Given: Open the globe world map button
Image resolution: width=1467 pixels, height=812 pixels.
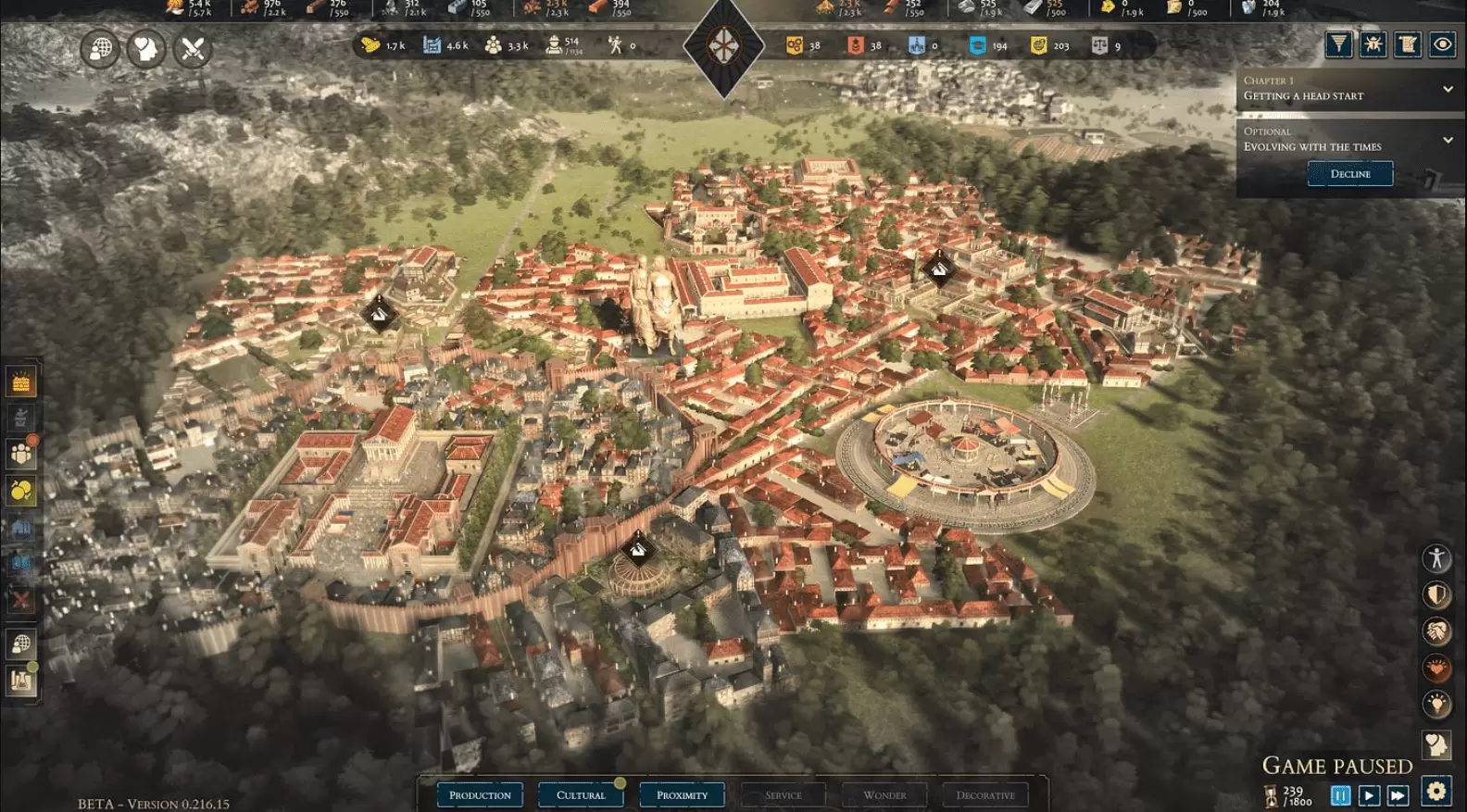Looking at the screenshot, I should [x=100, y=48].
